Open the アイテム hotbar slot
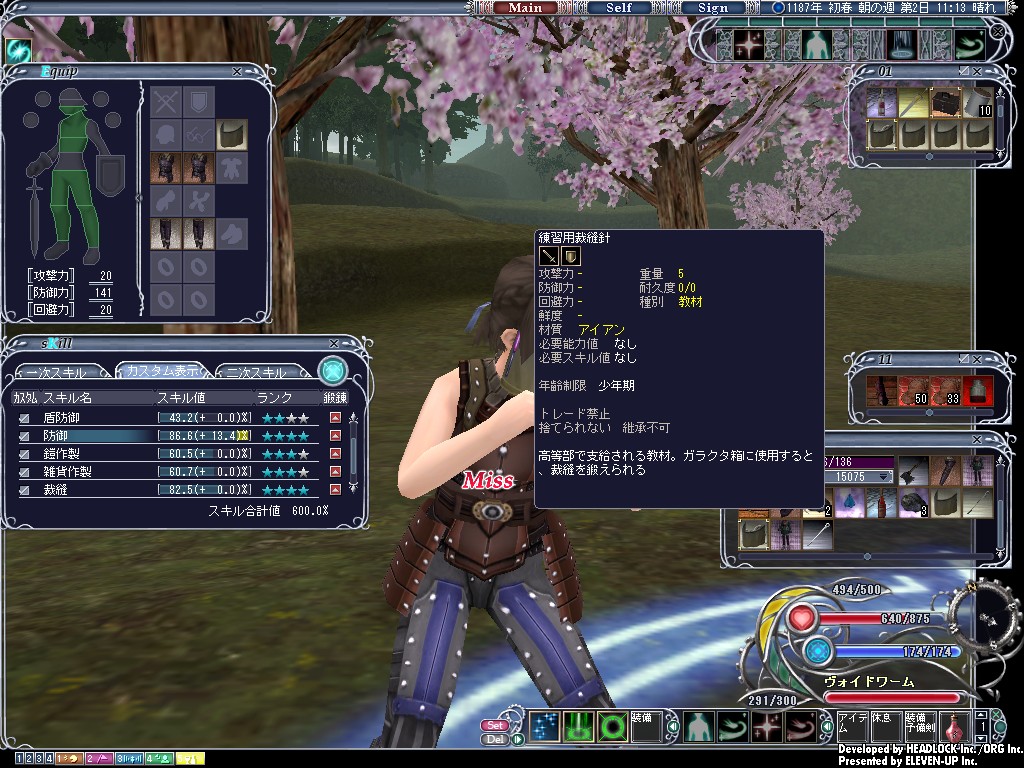1024x768 pixels. (x=851, y=727)
